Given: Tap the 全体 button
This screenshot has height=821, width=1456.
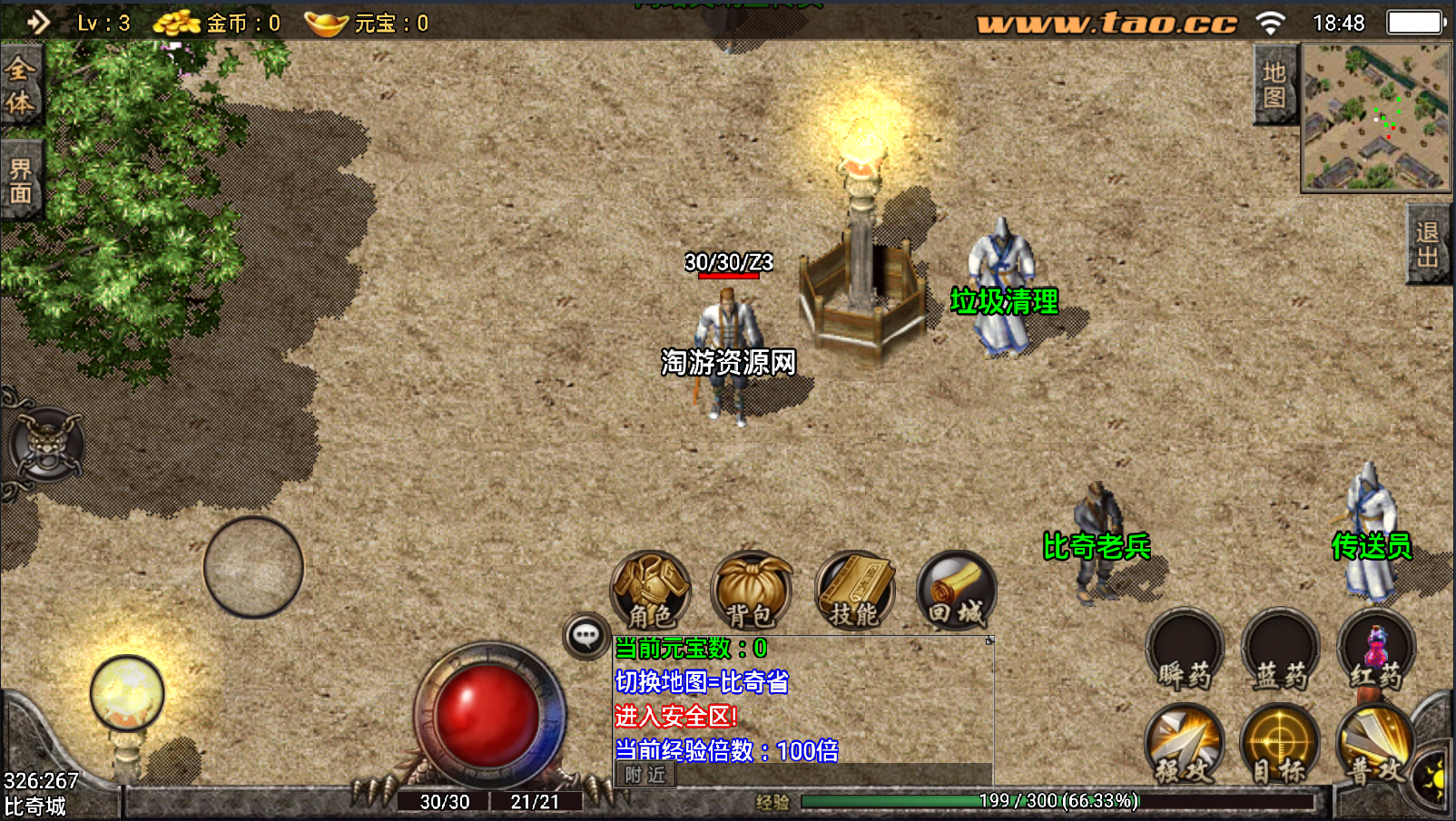Looking at the screenshot, I should click(20, 87).
